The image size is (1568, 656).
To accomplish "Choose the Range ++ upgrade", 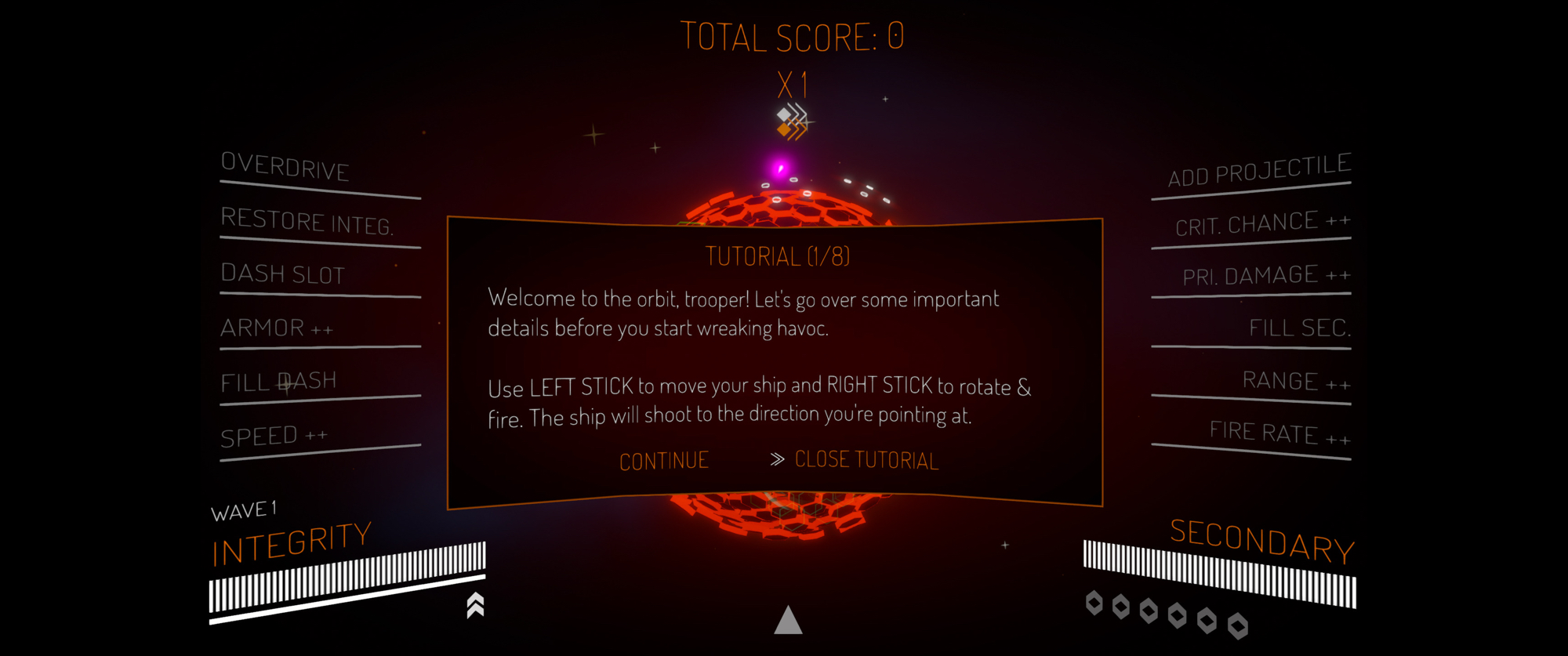I will click(1296, 382).
